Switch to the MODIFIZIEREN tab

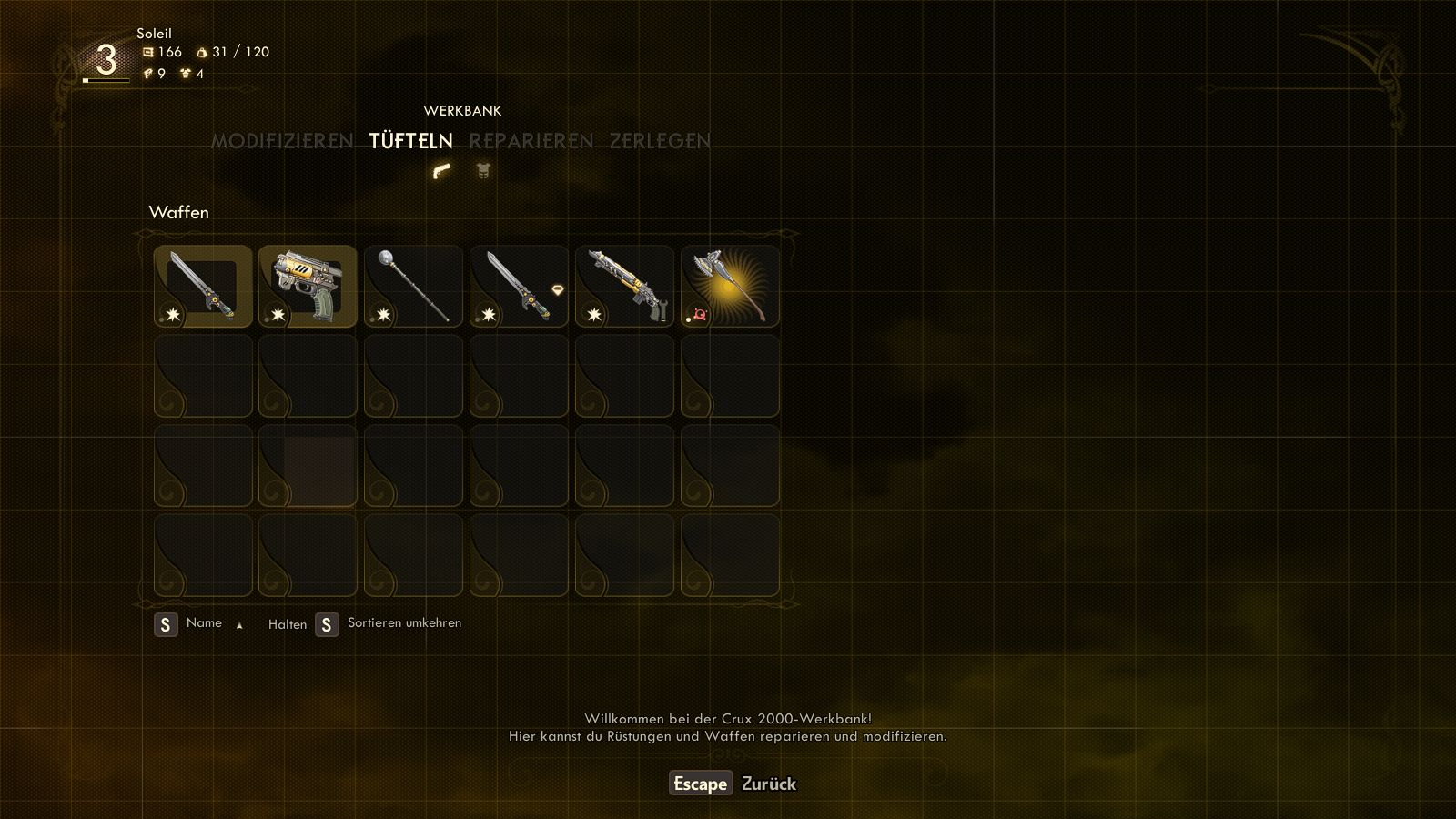coord(282,141)
